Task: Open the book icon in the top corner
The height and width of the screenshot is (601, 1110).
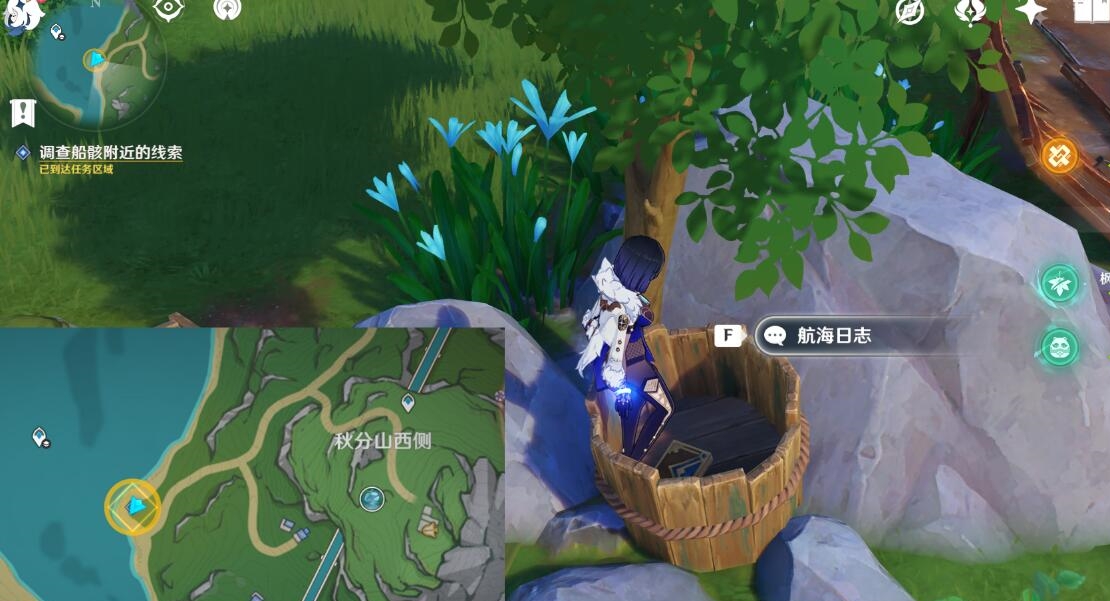Action: (x=1092, y=11)
